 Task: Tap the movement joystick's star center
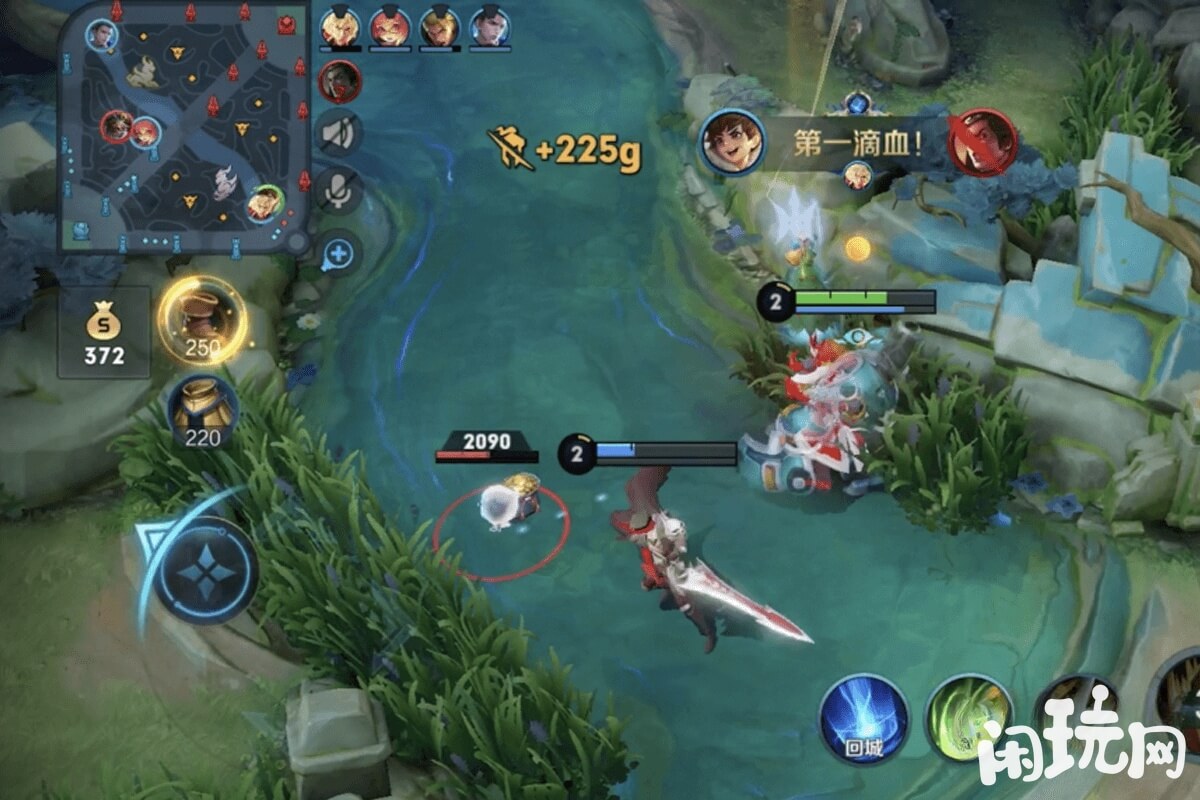(x=206, y=570)
